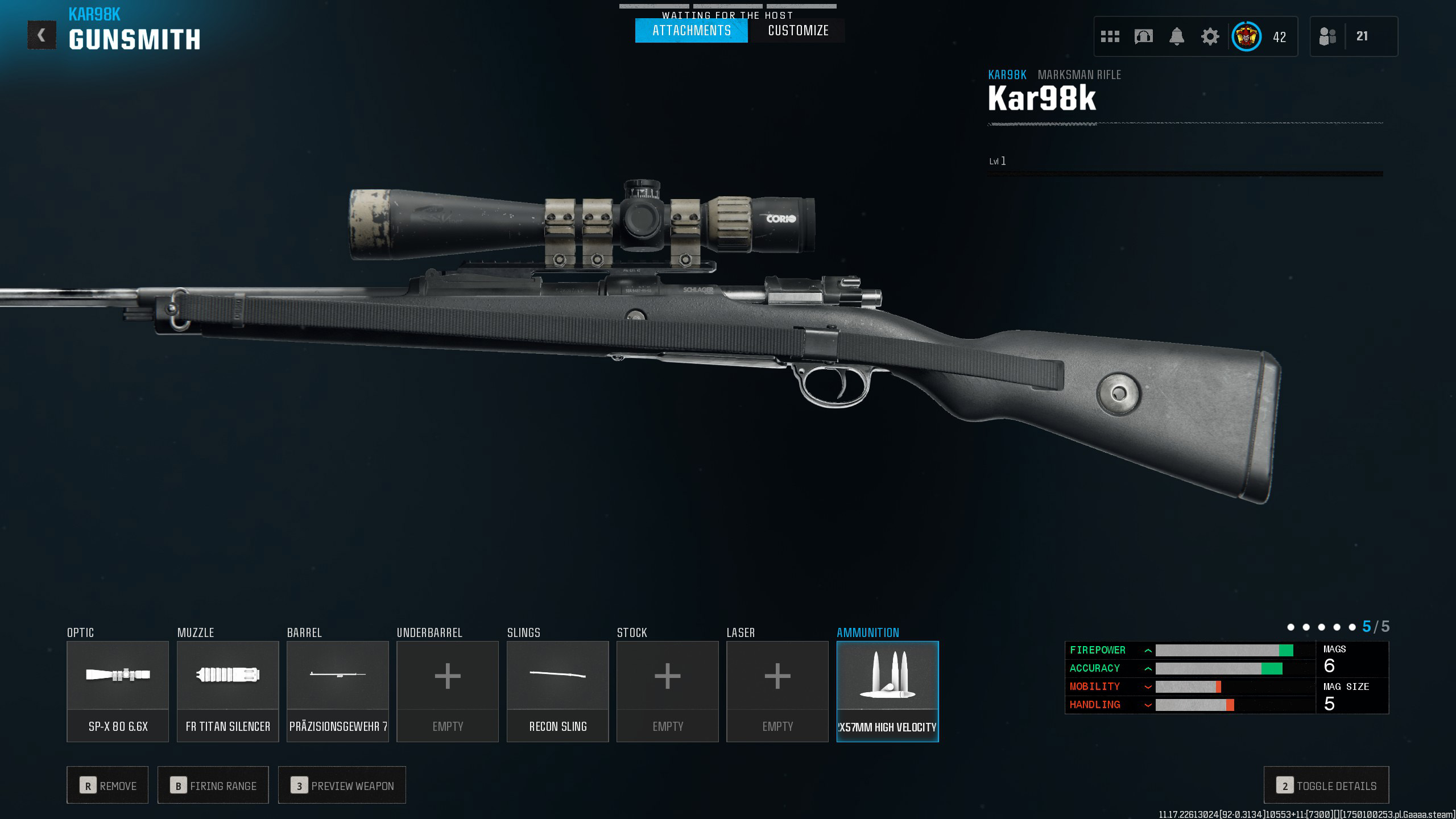Toggle the weapon stat details
This screenshot has width=1456, height=819.
point(1326,785)
